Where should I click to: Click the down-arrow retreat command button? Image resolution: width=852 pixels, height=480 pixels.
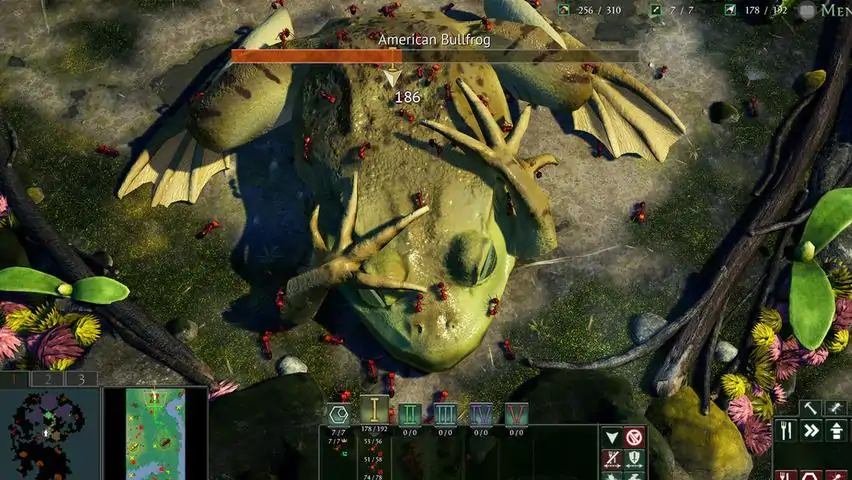612,437
